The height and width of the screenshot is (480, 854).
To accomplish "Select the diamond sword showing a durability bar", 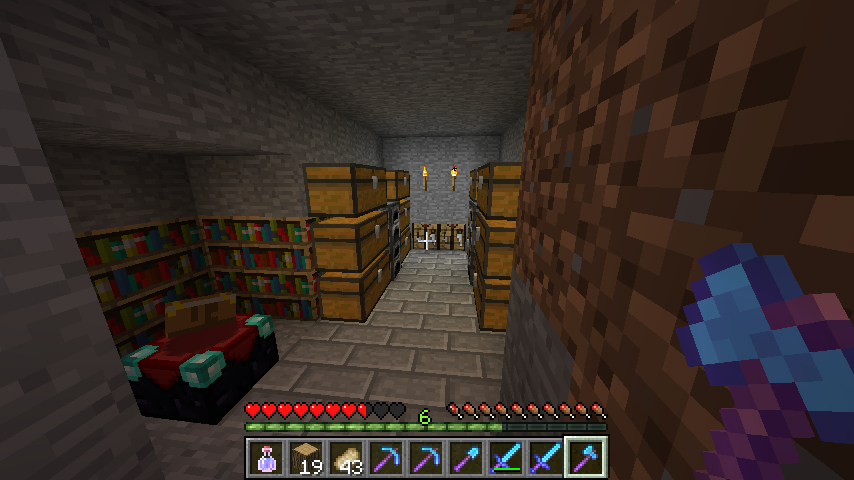I will tap(506, 458).
